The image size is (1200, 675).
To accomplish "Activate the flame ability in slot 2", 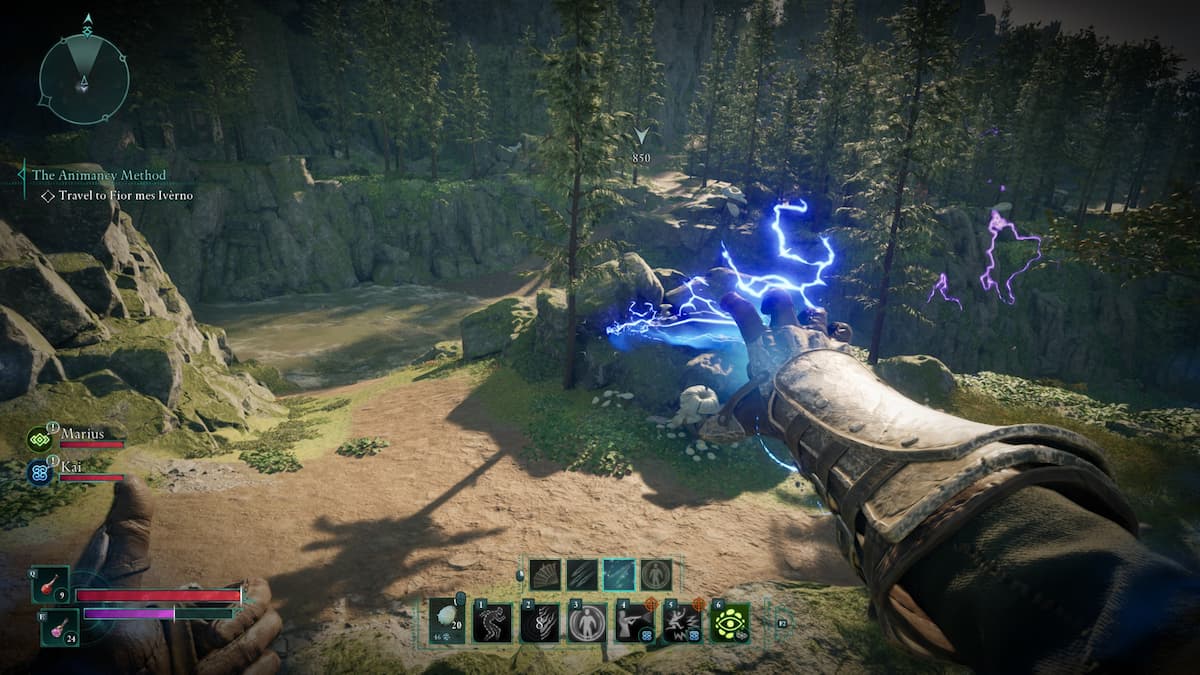I will (540, 622).
